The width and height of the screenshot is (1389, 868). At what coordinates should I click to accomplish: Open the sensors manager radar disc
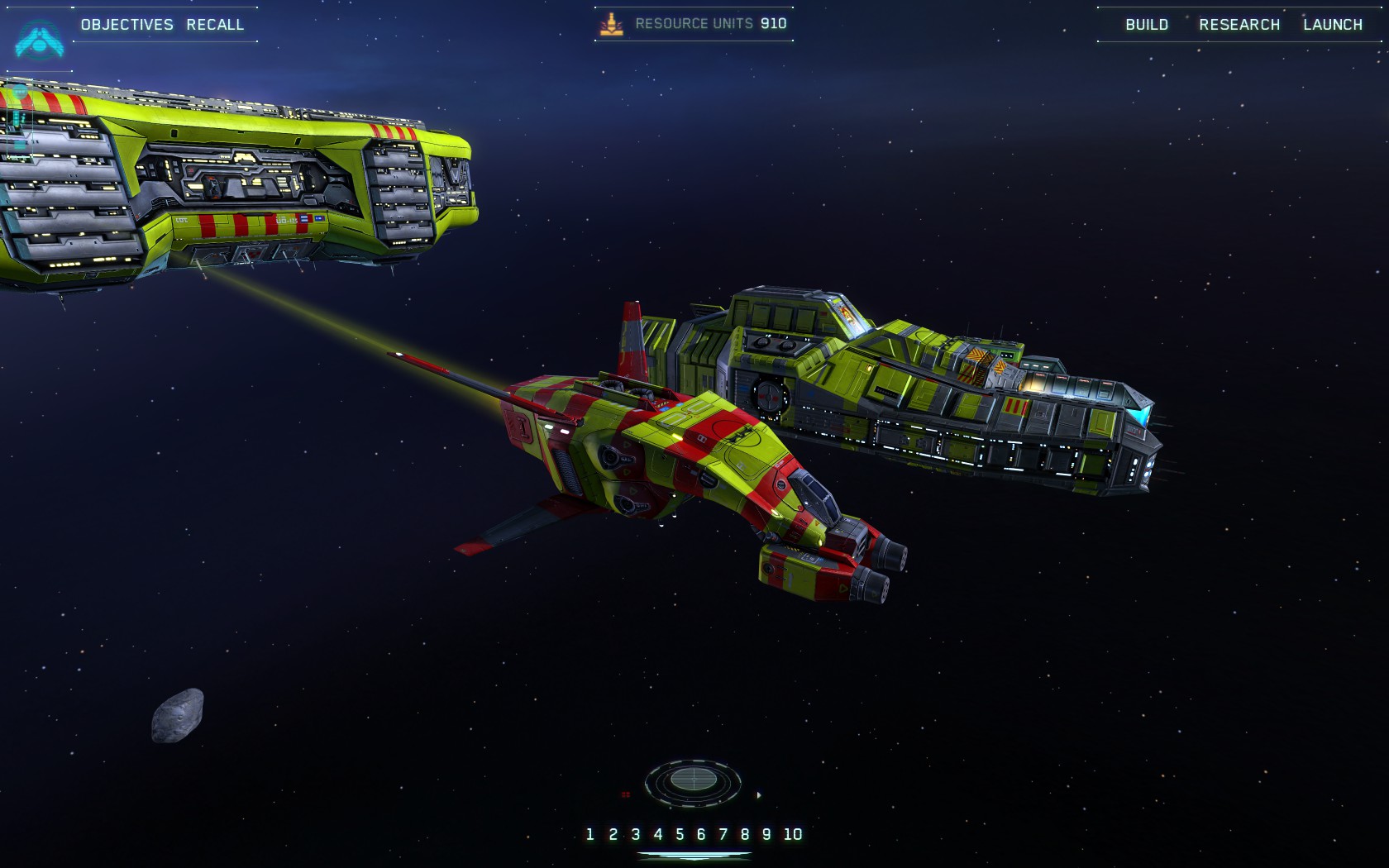[693, 780]
